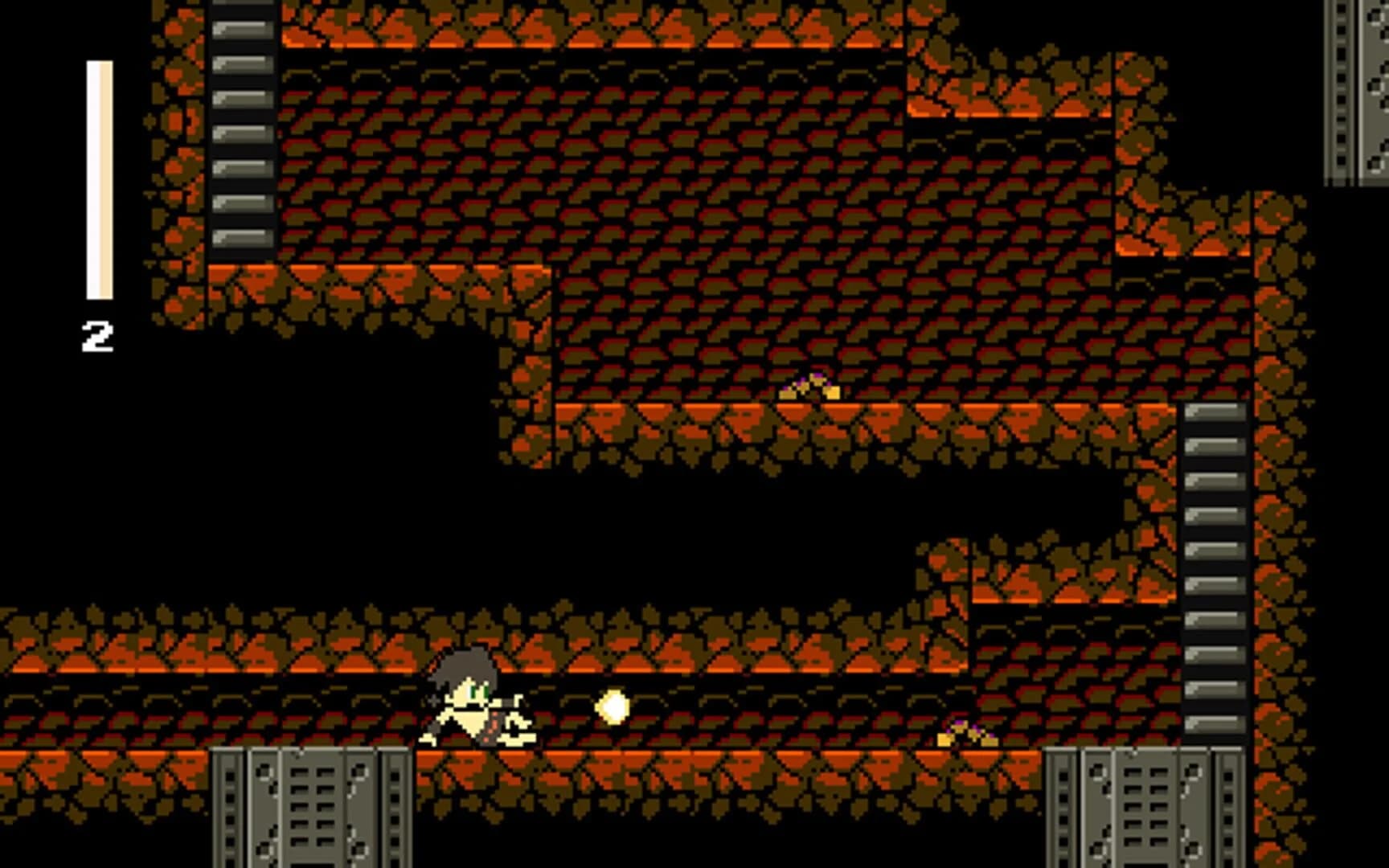Click the number 2 lives counter

click(x=96, y=334)
